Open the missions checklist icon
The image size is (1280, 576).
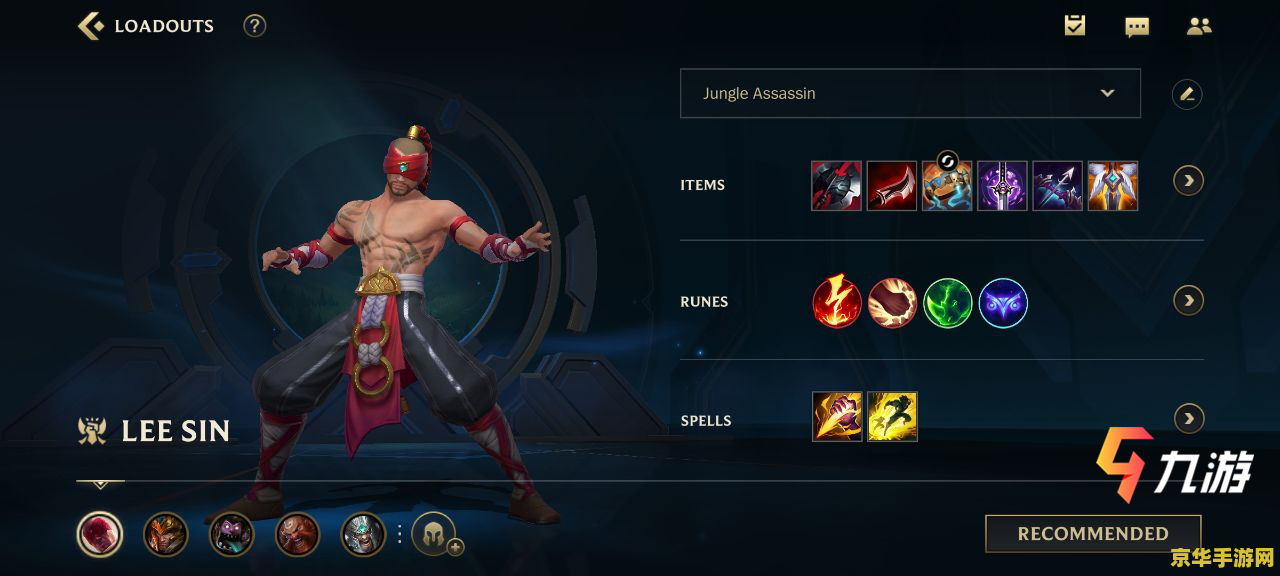(x=1075, y=26)
